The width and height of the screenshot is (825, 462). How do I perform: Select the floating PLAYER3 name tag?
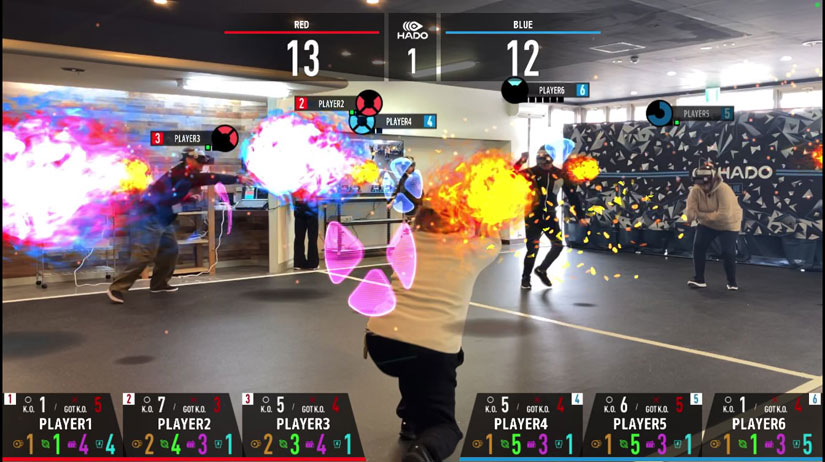click(187, 138)
